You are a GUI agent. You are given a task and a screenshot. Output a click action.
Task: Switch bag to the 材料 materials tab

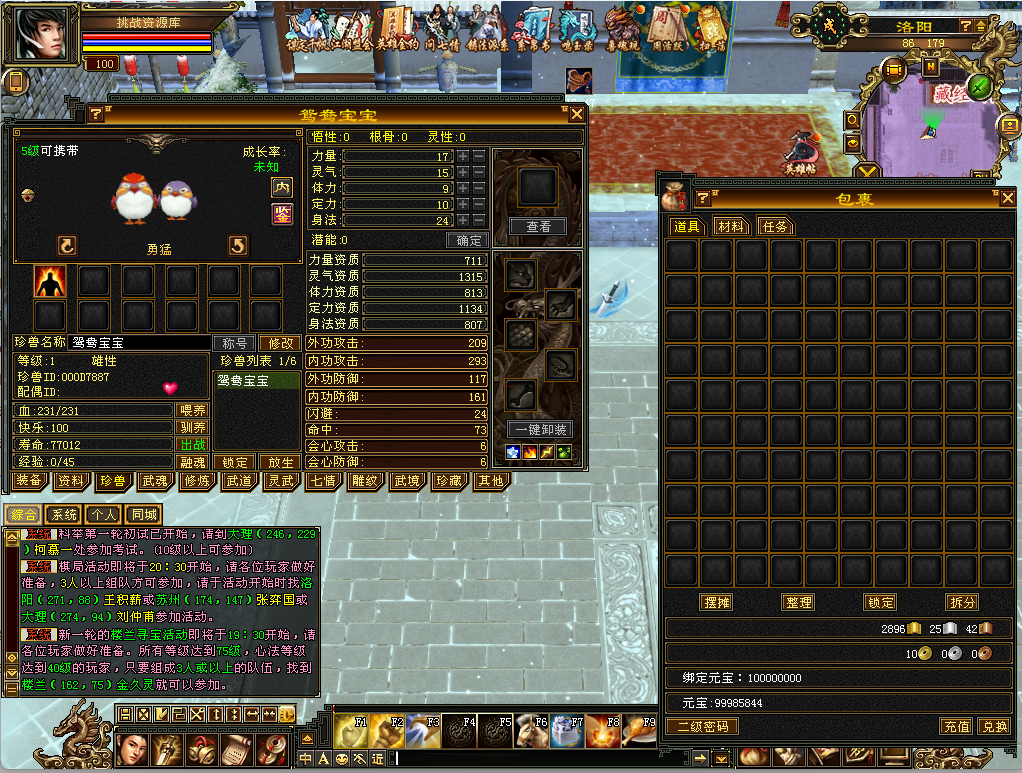(731, 227)
